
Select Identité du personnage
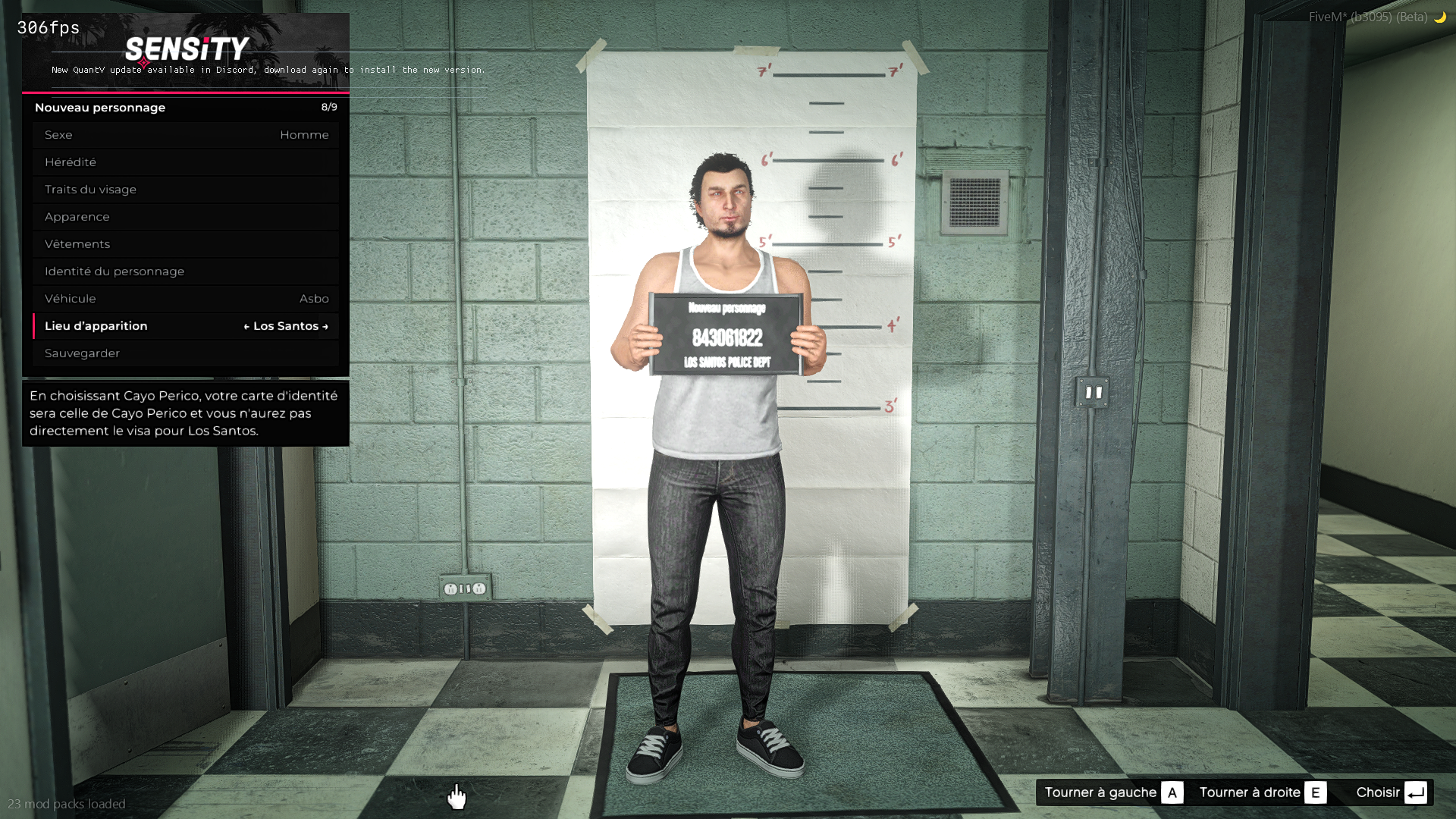click(186, 271)
